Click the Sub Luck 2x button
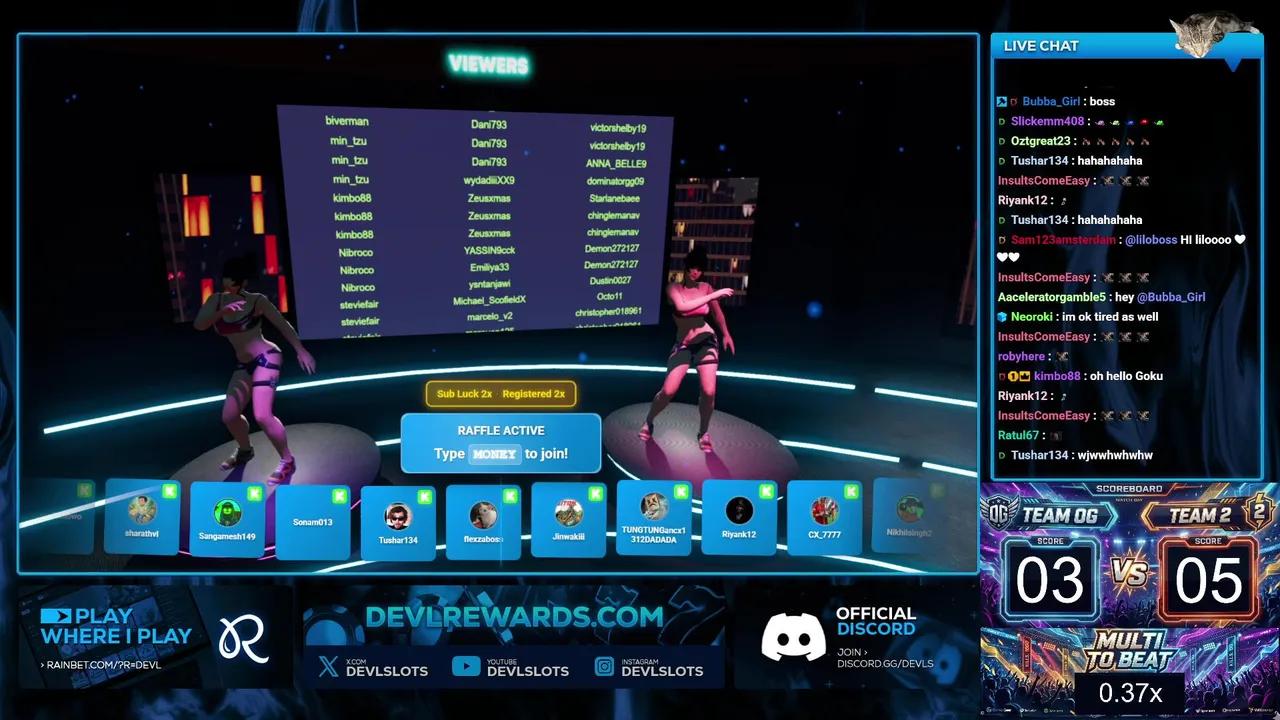This screenshot has width=1280, height=720. [x=463, y=394]
